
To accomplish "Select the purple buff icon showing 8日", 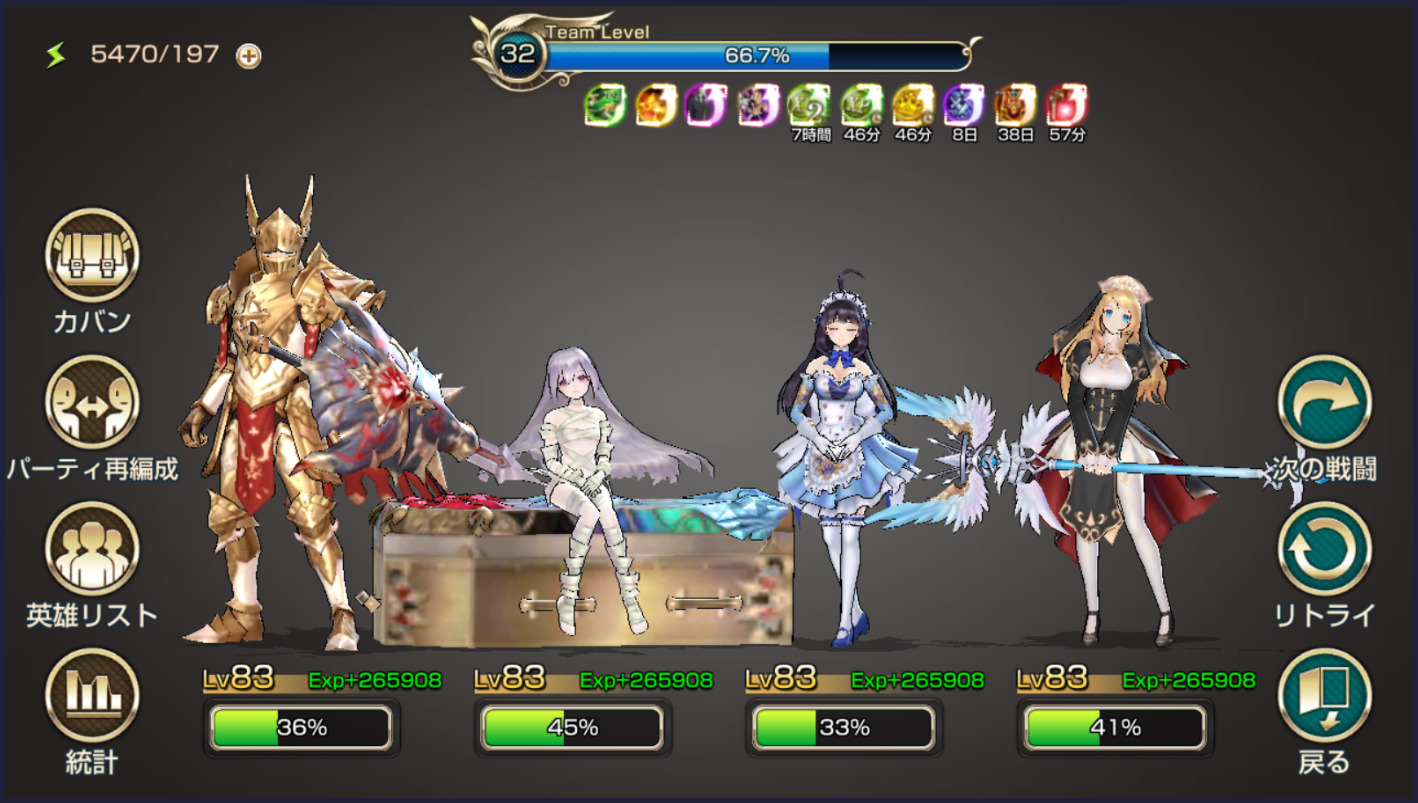I will pyautogui.click(x=964, y=105).
